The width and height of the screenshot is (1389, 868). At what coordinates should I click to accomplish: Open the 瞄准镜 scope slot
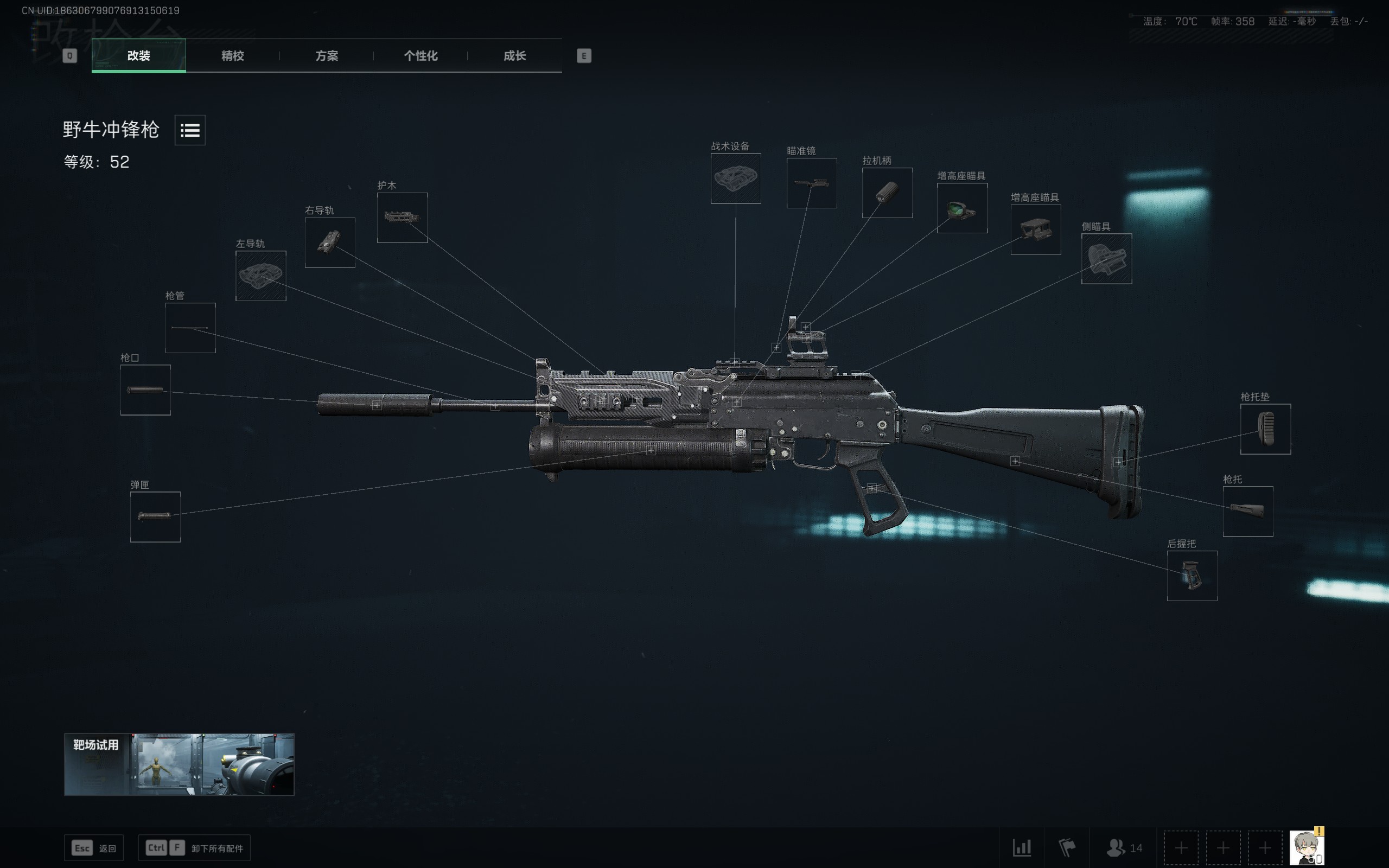[812, 183]
